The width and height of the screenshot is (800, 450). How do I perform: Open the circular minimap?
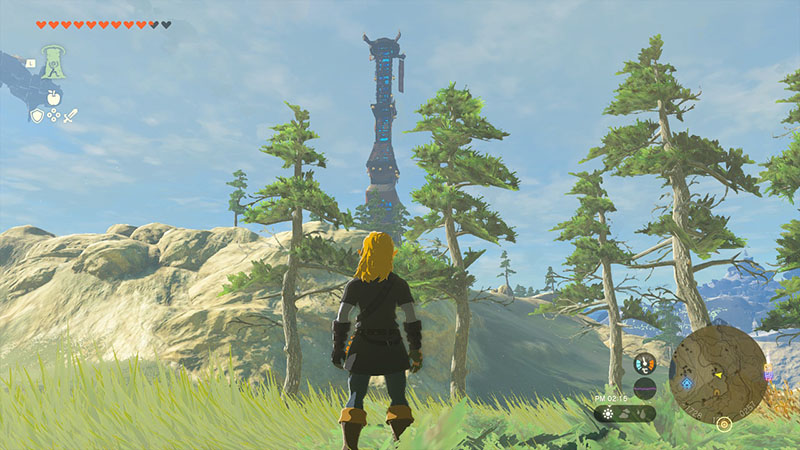pos(717,373)
